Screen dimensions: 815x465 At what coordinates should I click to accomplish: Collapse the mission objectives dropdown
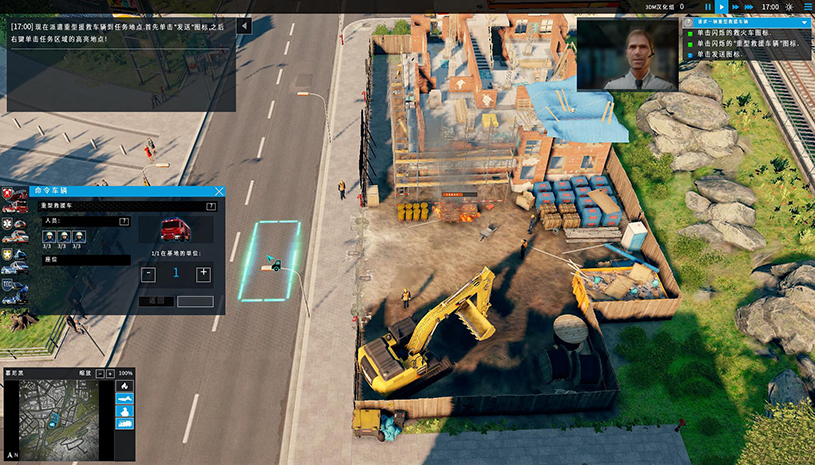(x=805, y=21)
